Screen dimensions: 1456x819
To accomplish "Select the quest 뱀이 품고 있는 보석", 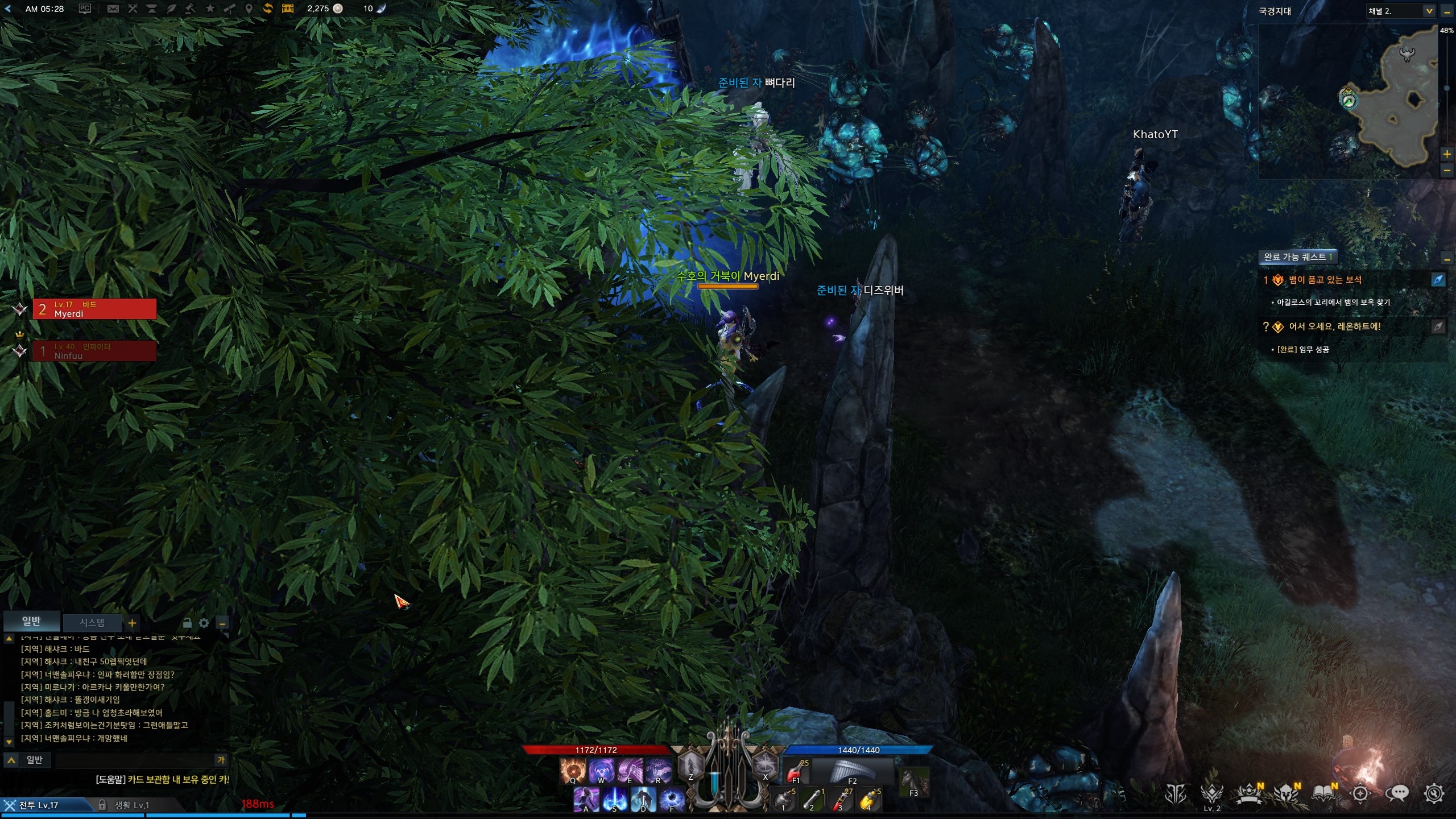I will point(1325,280).
